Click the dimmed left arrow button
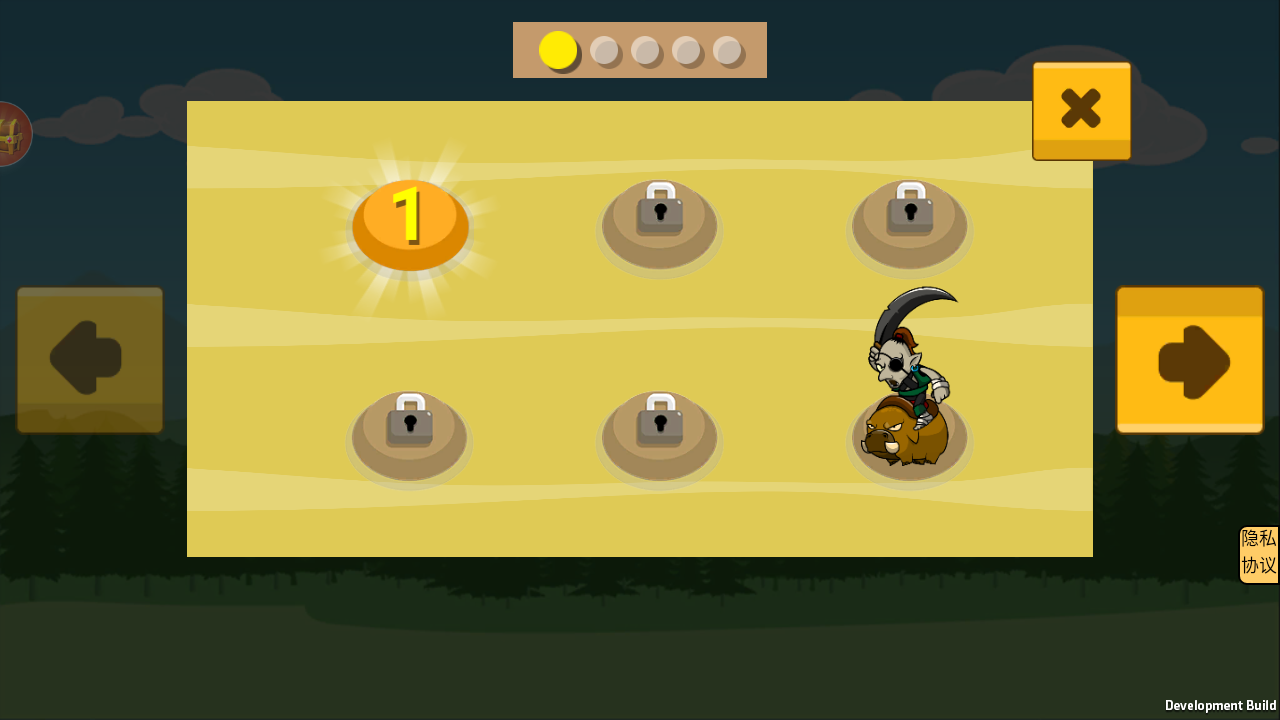This screenshot has width=1280, height=720. (90, 360)
